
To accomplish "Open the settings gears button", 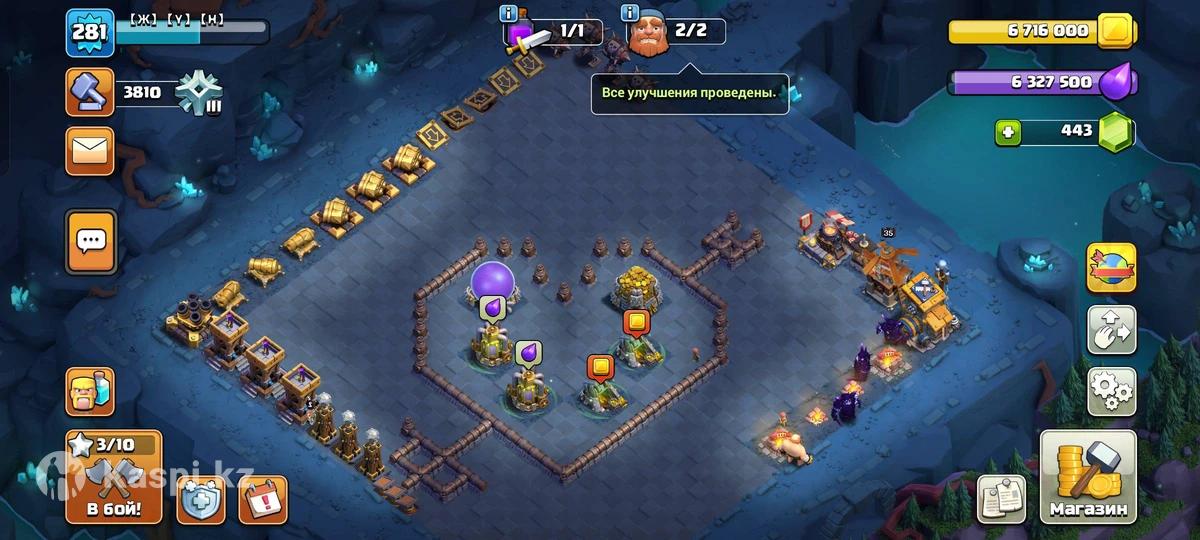I will [1111, 391].
